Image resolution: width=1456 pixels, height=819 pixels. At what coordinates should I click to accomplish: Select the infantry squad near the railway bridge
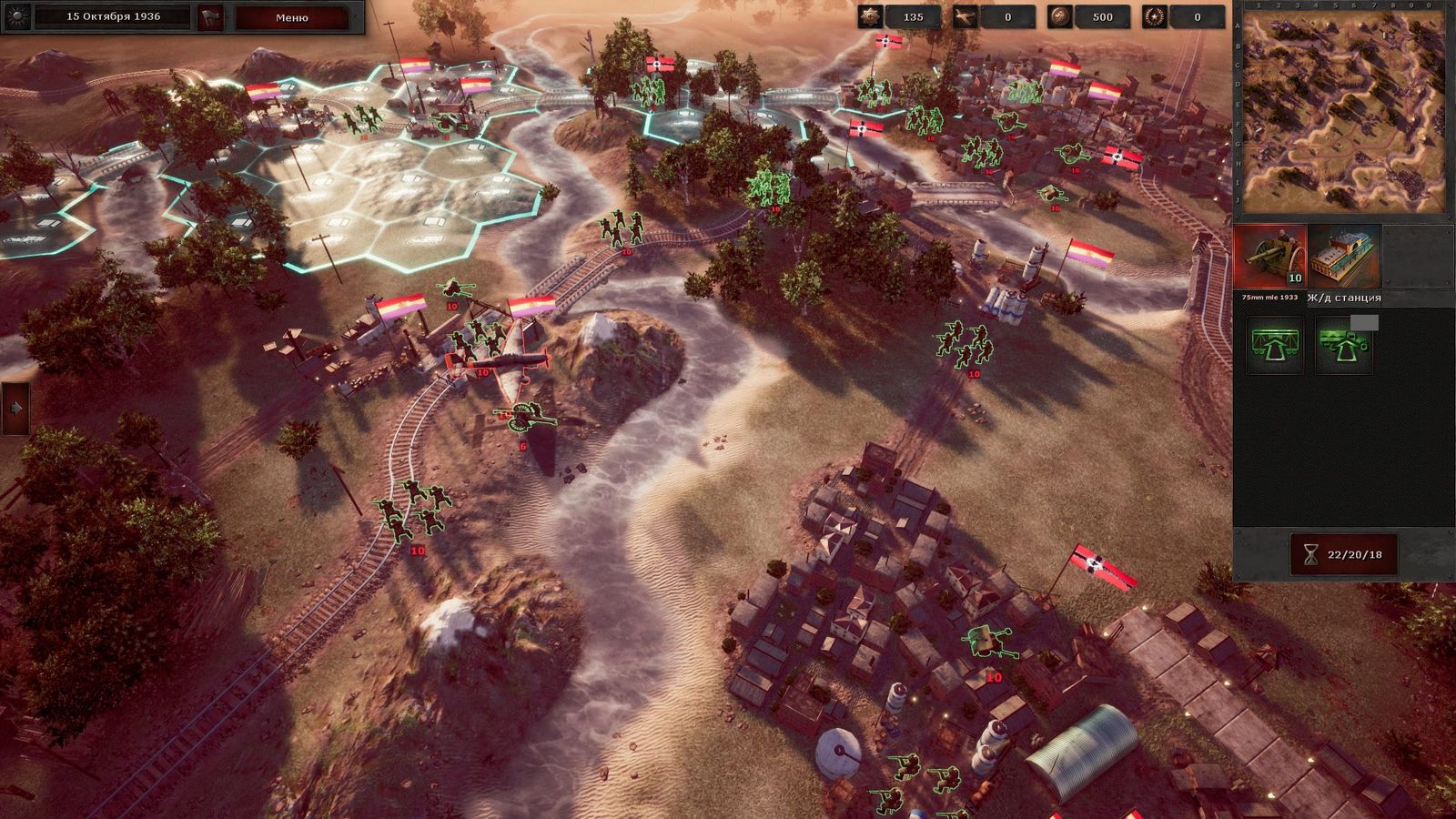click(623, 227)
